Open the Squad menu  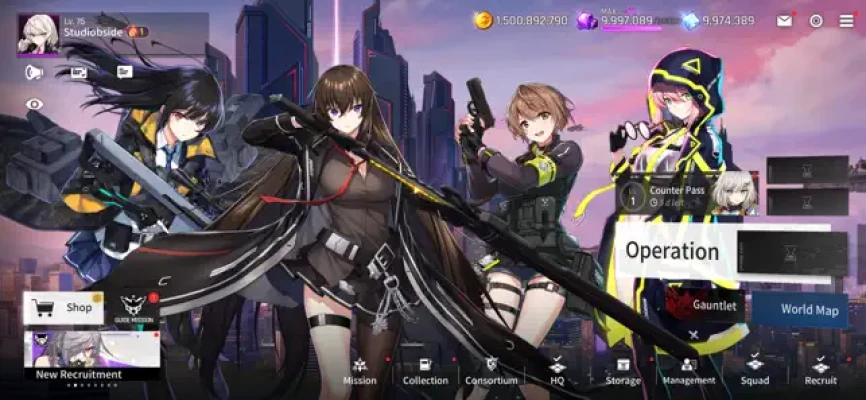tap(755, 371)
